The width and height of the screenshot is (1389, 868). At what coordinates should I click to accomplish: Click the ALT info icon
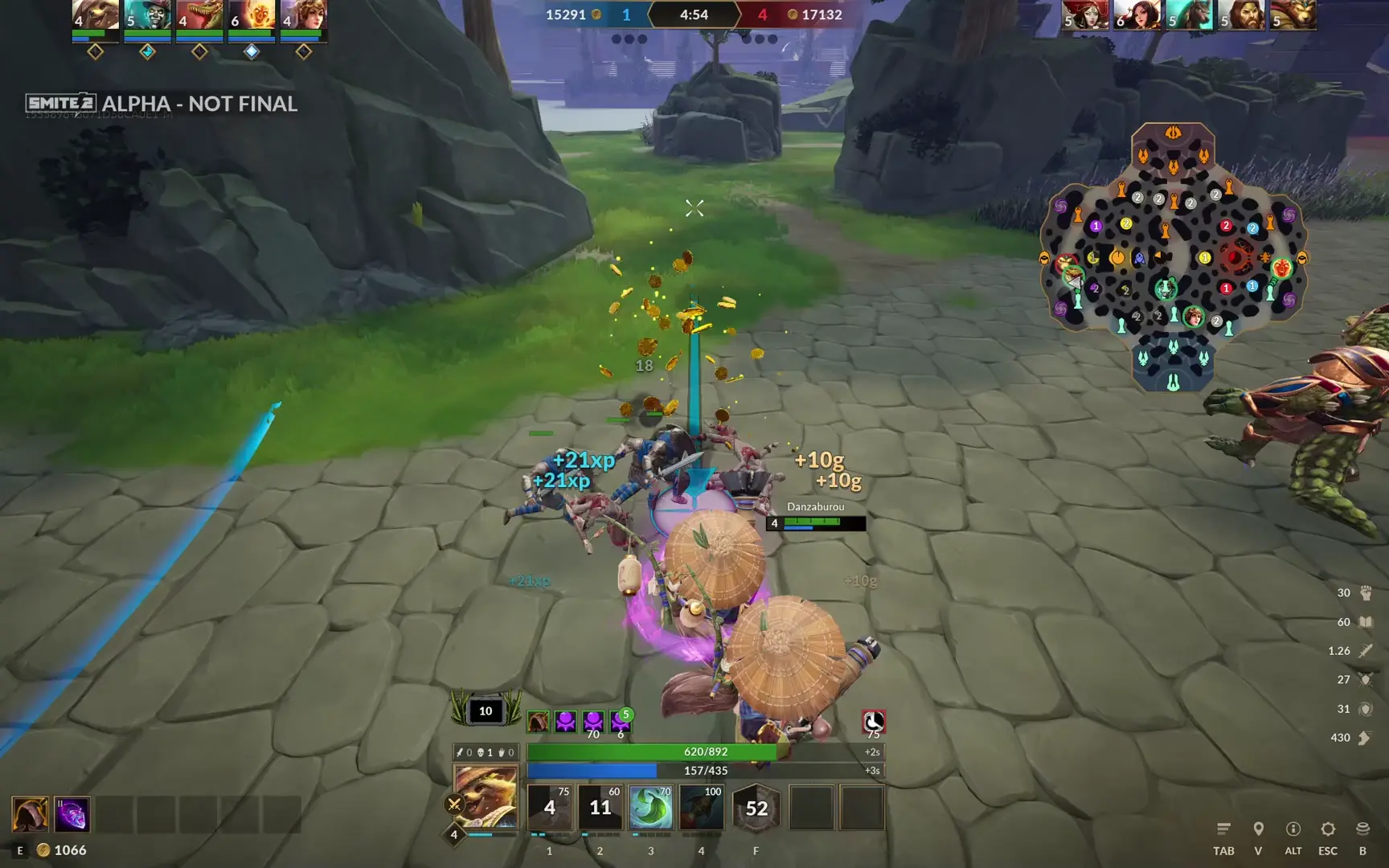pyautogui.click(x=1293, y=829)
